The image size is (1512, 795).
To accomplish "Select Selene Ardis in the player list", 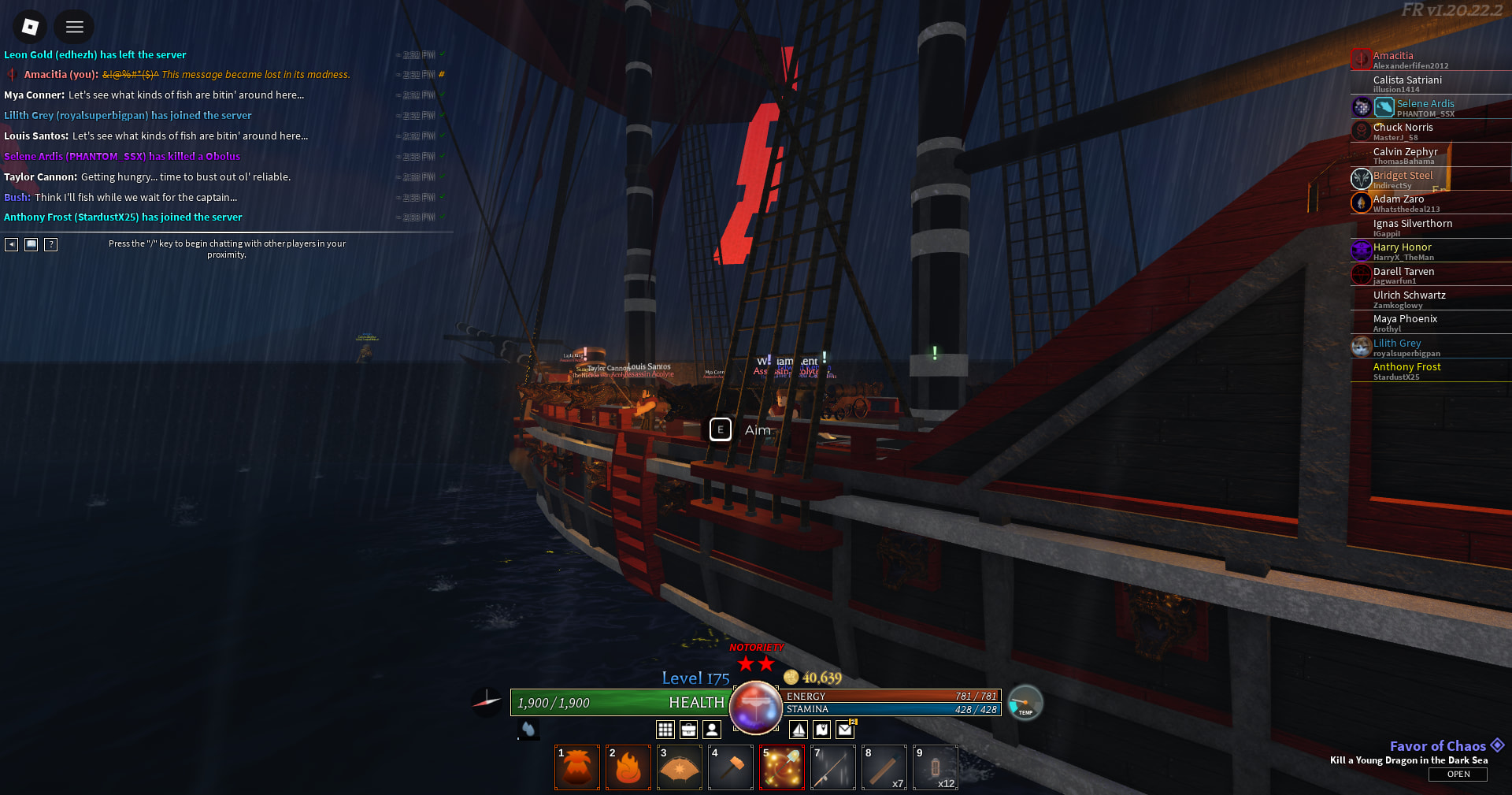I will tap(1425, 104).
